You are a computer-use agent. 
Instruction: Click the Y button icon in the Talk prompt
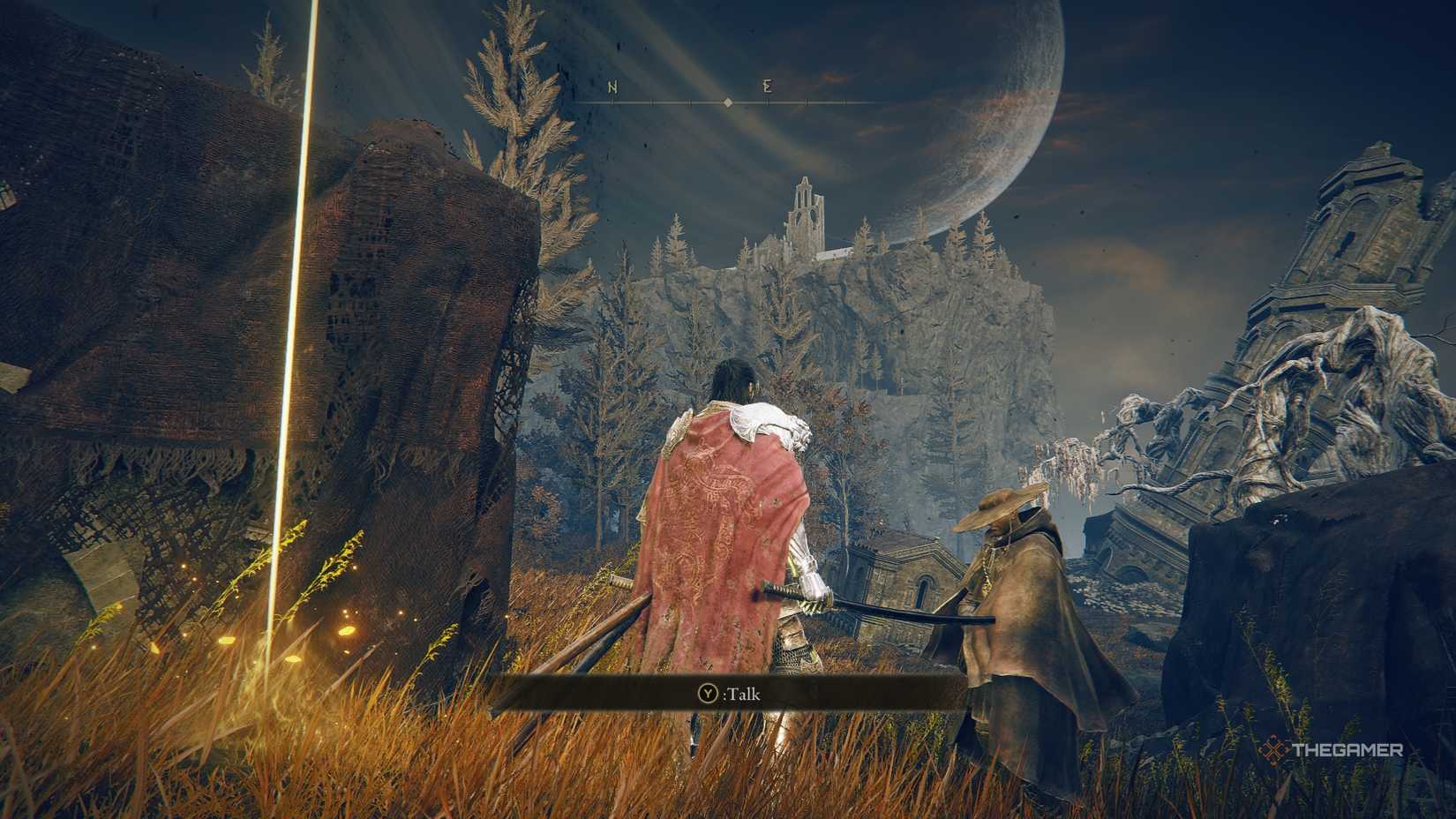[708, 693]
